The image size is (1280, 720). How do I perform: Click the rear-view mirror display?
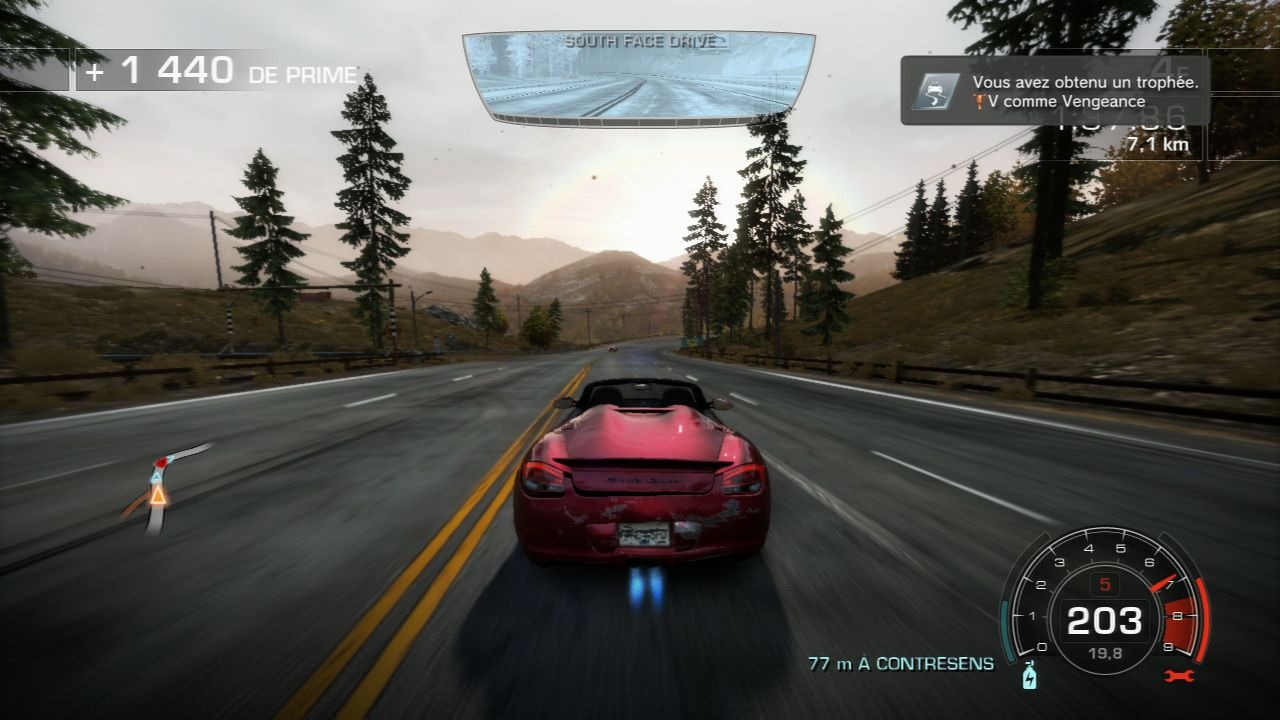click(638, 80)
